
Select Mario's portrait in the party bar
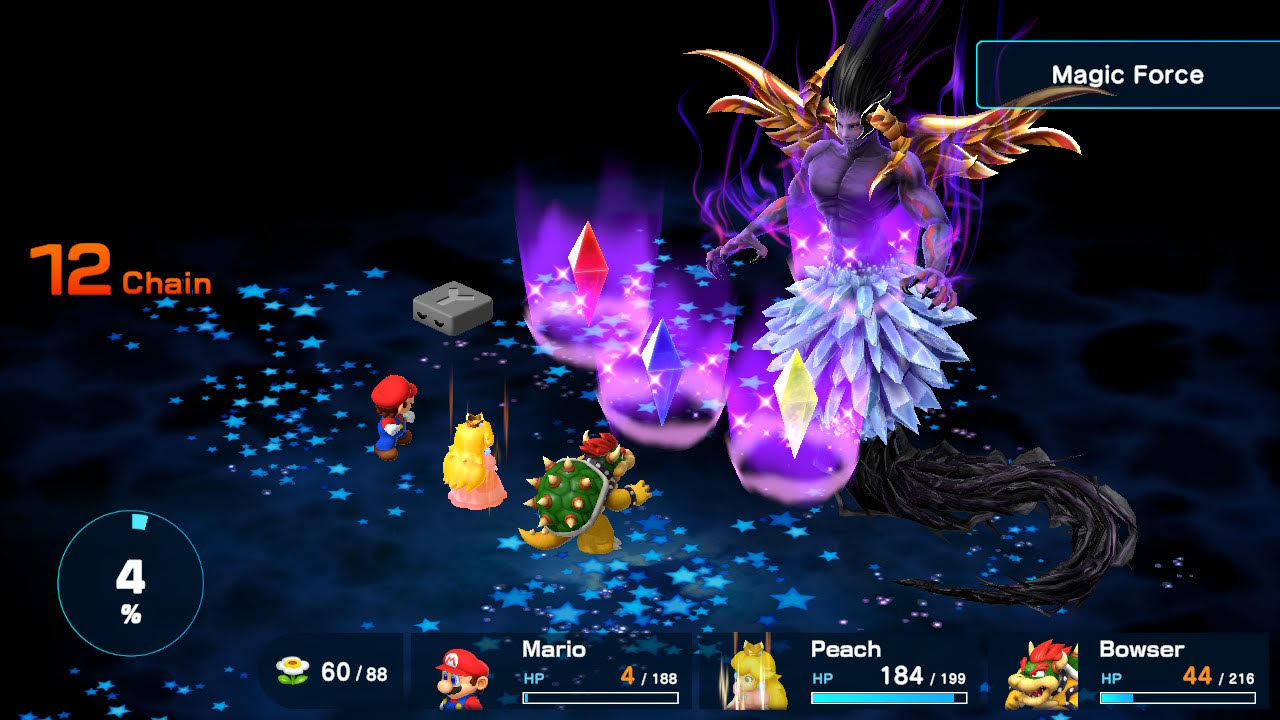(x=462, y=677)
